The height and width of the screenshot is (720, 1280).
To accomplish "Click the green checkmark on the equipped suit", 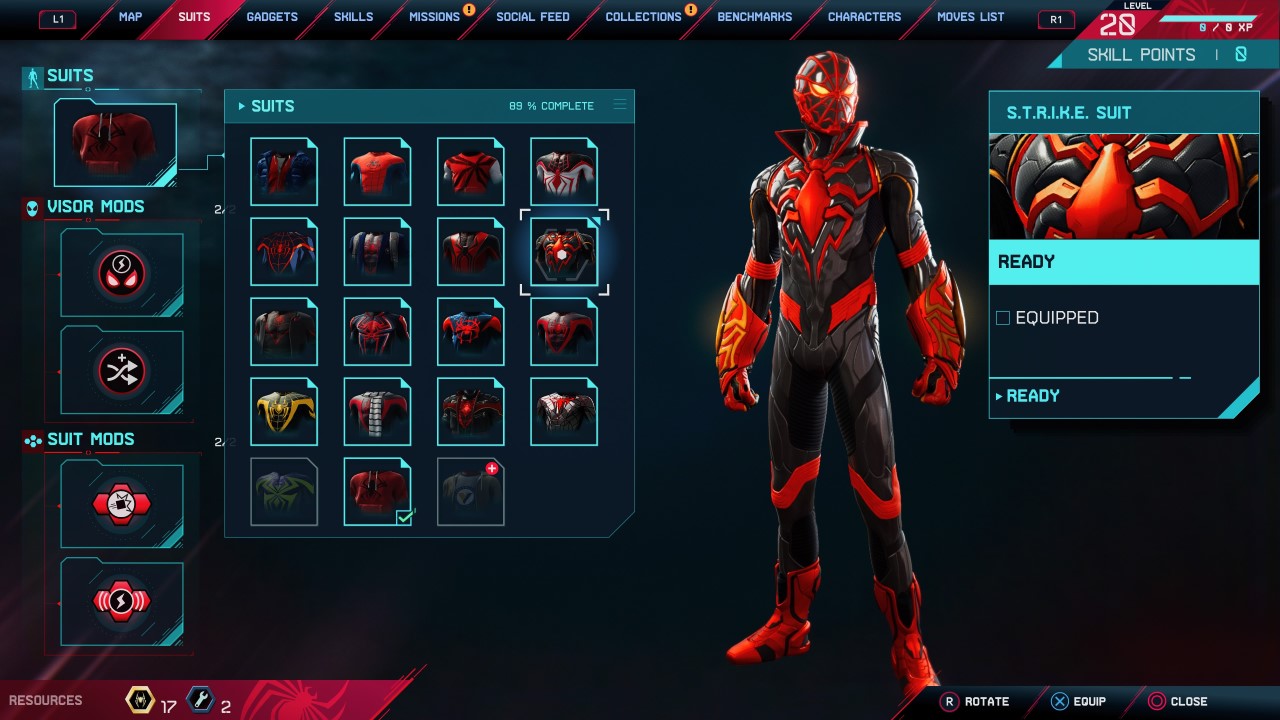I will coord(403,517).
